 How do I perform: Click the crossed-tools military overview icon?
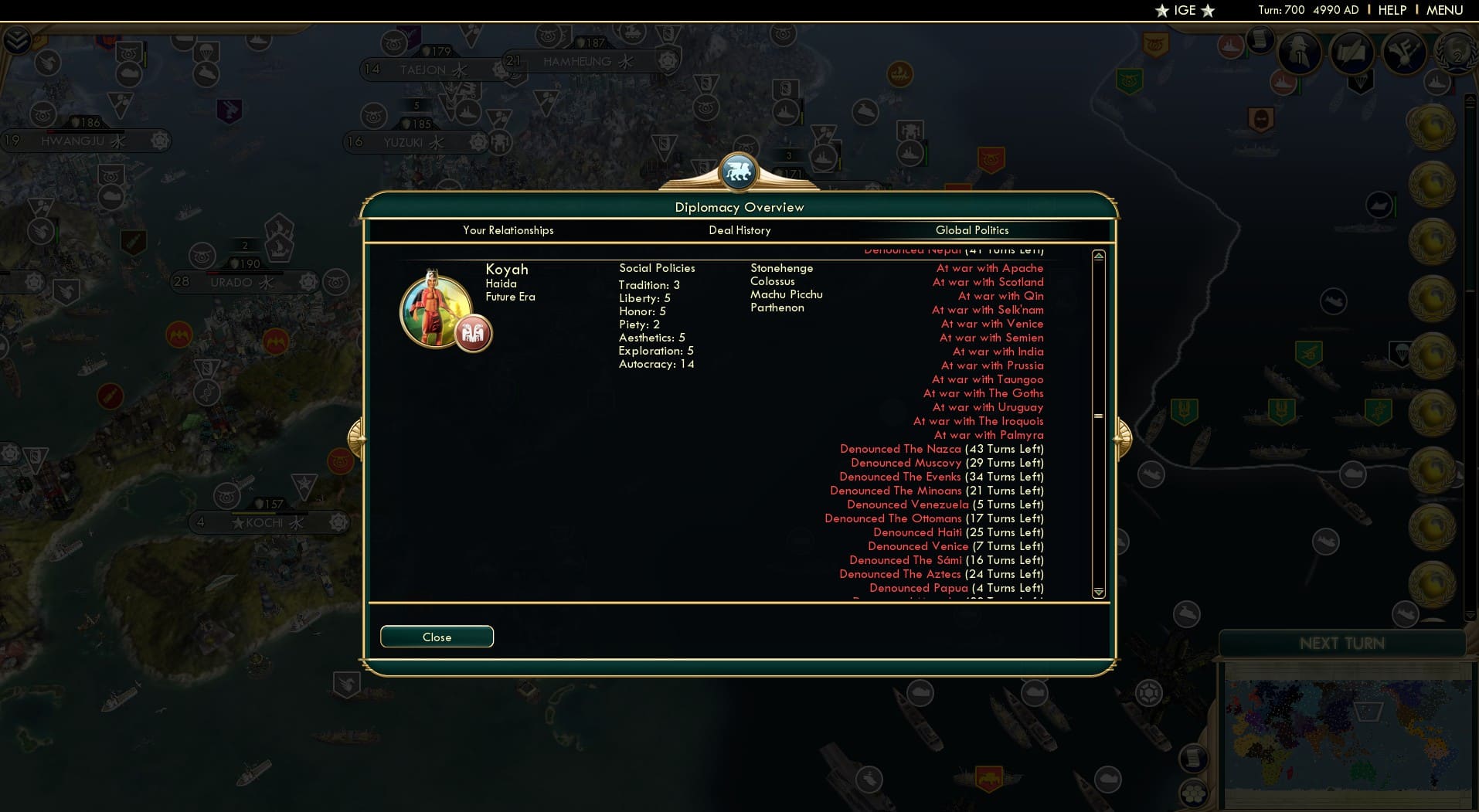[1403, 53]
